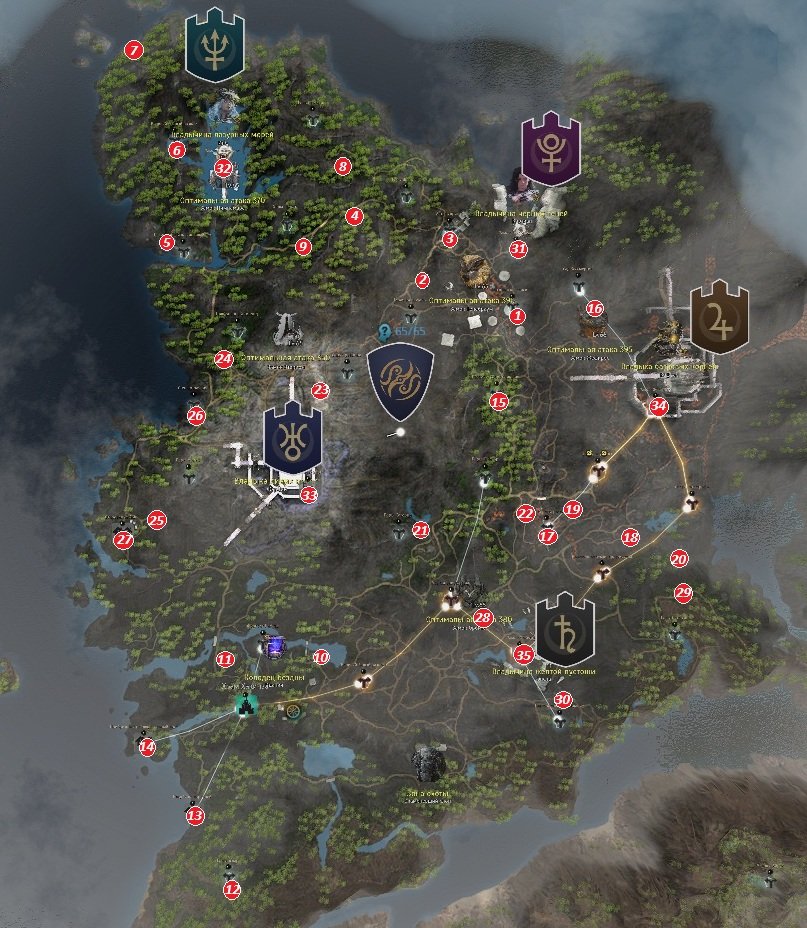
Task: Select red map marker number 15
Action: point(499,402)
